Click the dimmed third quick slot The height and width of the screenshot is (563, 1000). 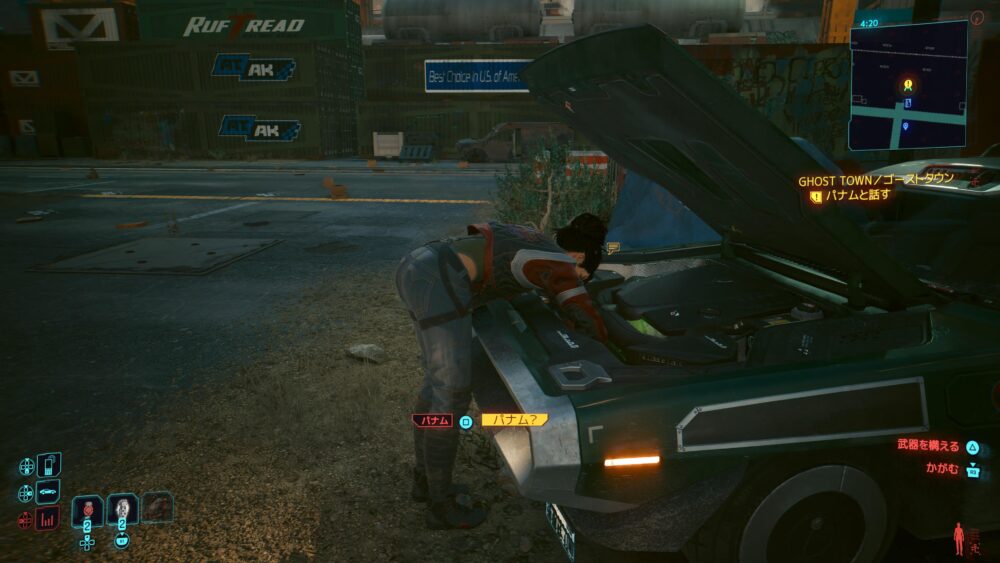[x=157, y=507]
